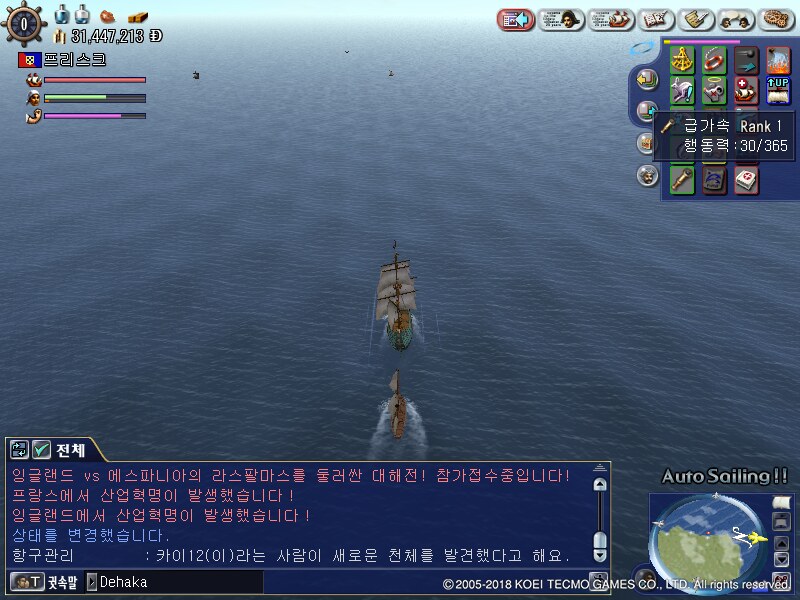
Task: Open the gear settings menu
Action: 777,19
